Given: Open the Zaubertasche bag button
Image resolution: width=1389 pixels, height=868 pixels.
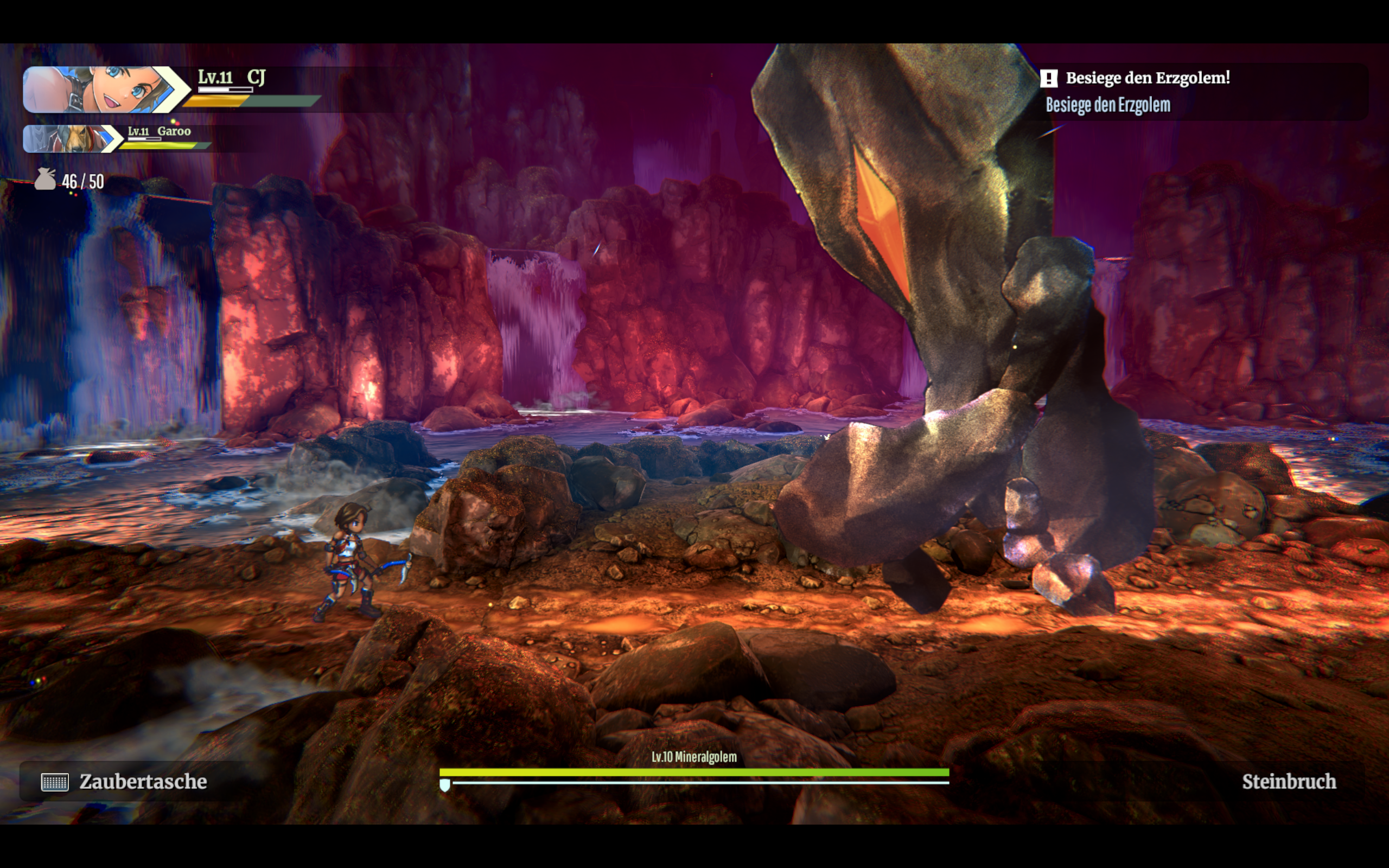Looking at the screenshot, I should (125, 781).
